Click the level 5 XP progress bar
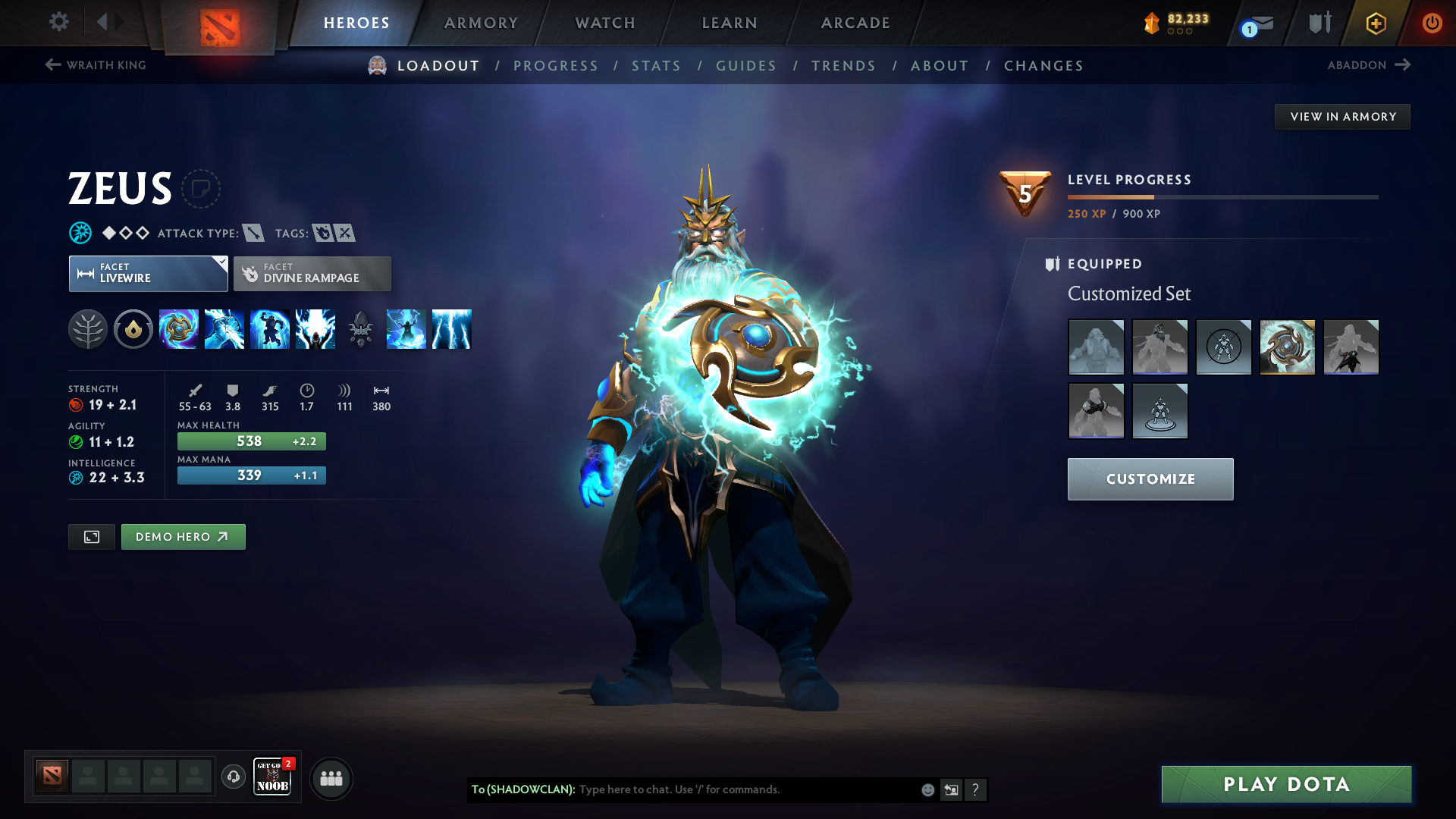The image size is (1456, 819). (1222, 199)
